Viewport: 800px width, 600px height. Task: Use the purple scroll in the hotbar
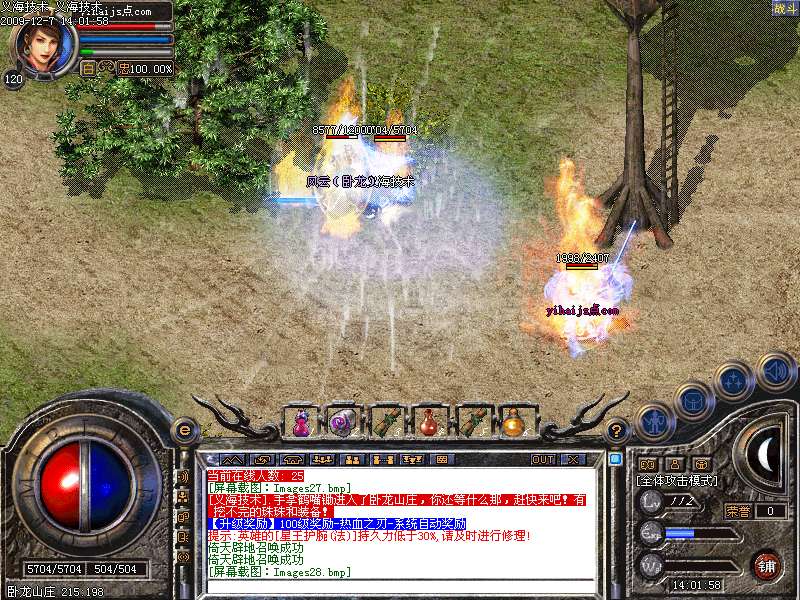(343, 422)
